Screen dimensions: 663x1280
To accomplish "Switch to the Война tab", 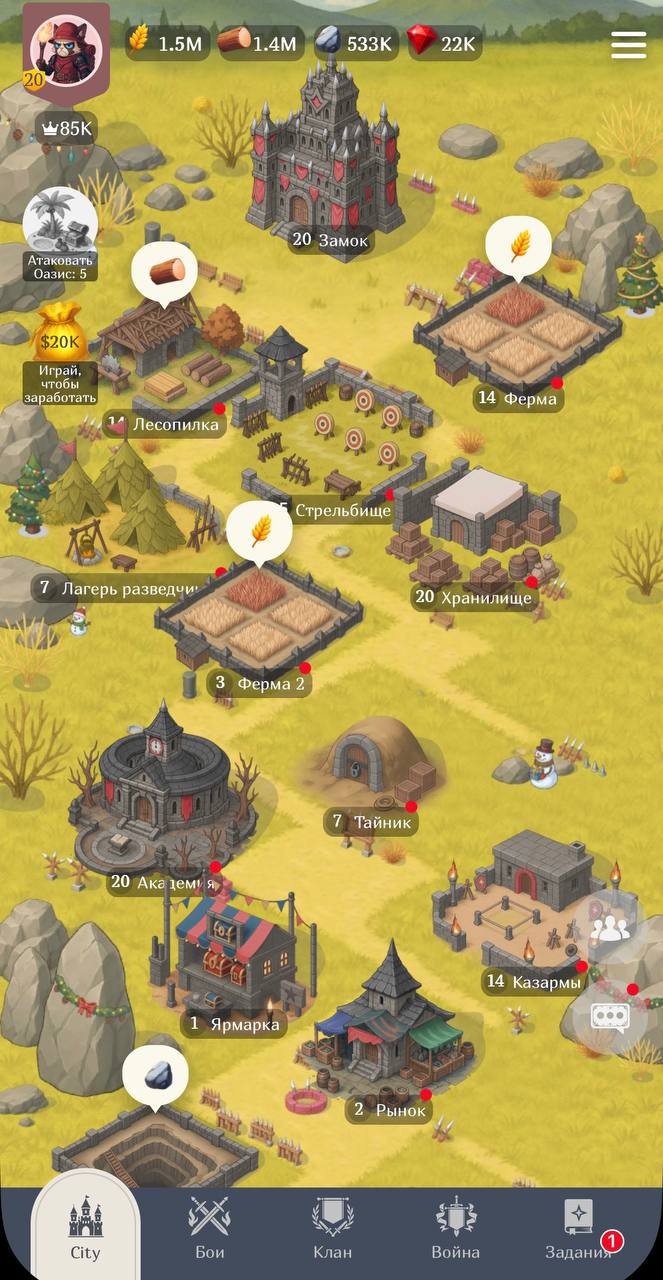I will click(456, 1229).
